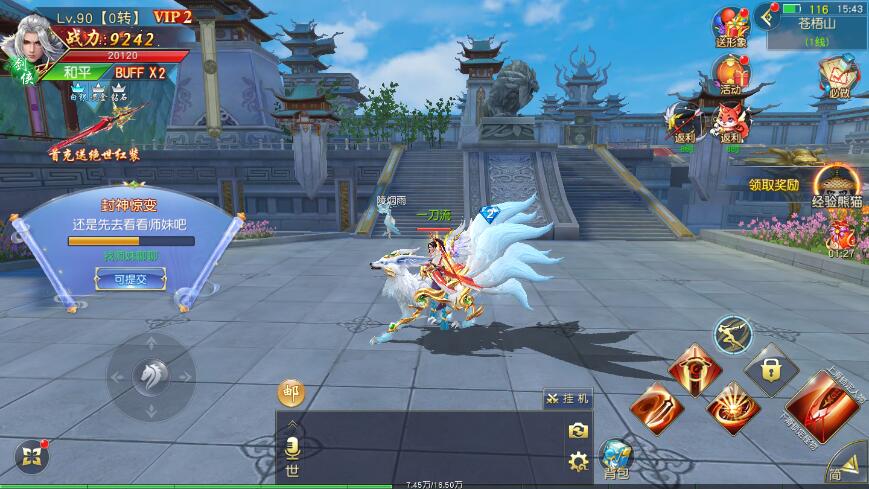The width and height of the screenshot is (869, 489).
Task: Open the 邮 mail button
Action: [292, 392]
